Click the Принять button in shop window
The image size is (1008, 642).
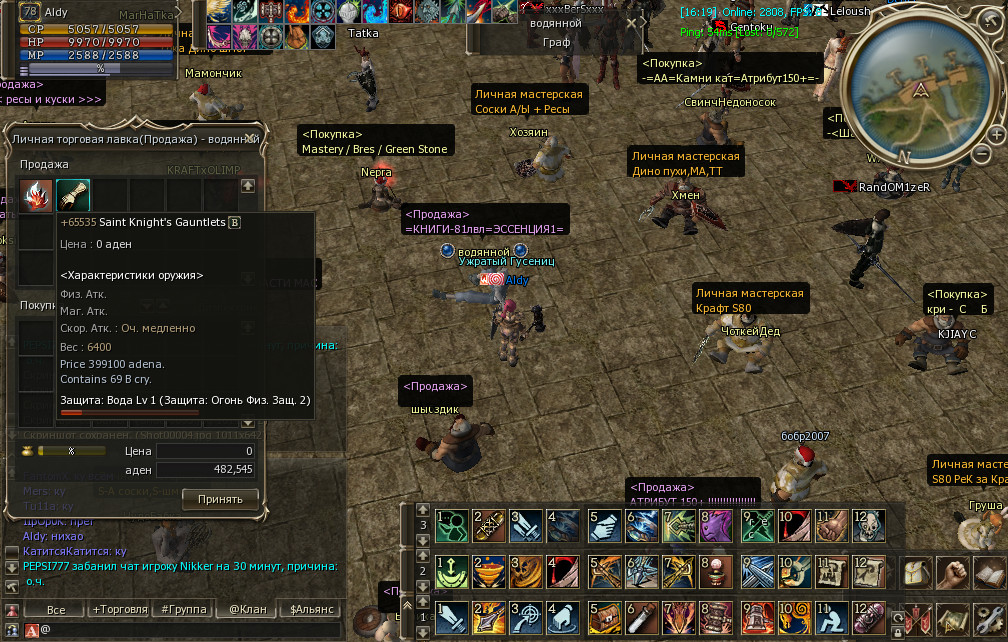point(220,498)
